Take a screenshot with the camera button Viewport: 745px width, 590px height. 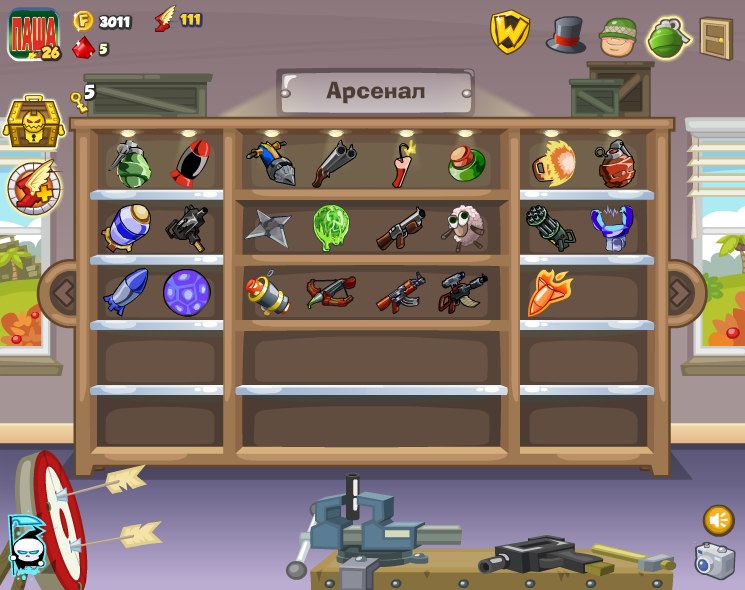point(714,561)
